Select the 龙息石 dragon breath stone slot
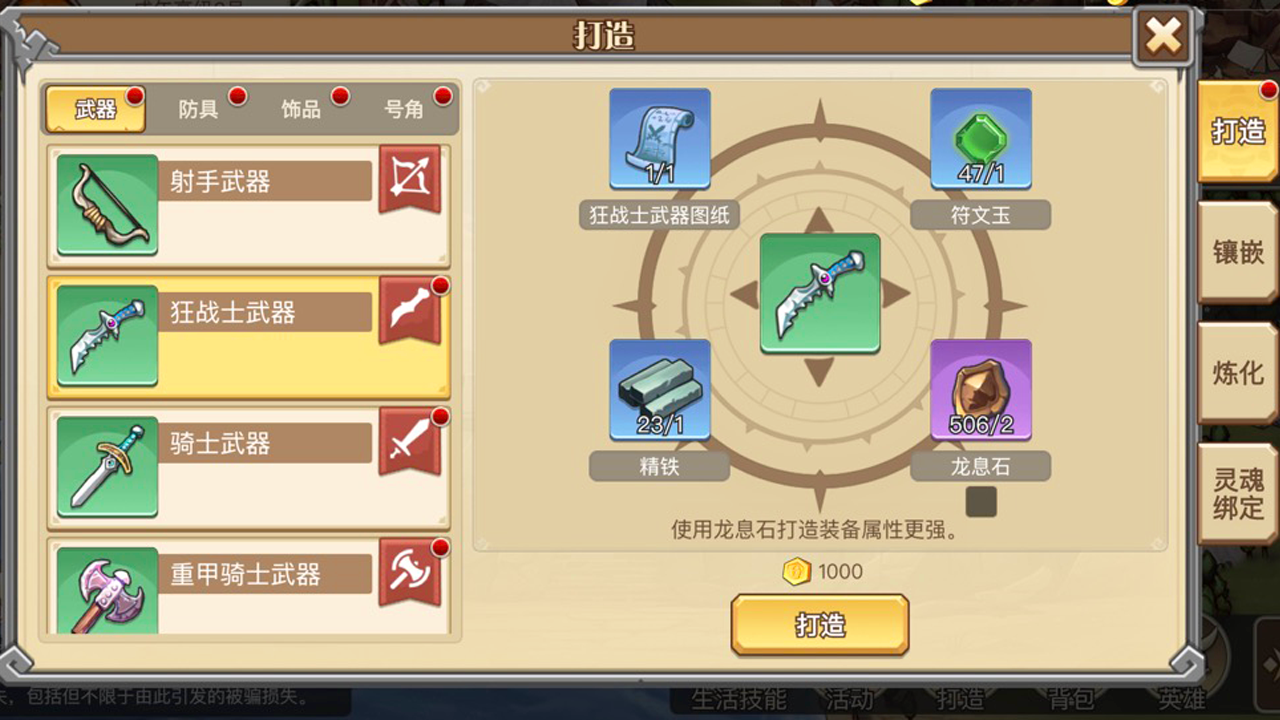The height and width of the screenshot is (720, 1280). pyautogui.click(x=981, y=390)
